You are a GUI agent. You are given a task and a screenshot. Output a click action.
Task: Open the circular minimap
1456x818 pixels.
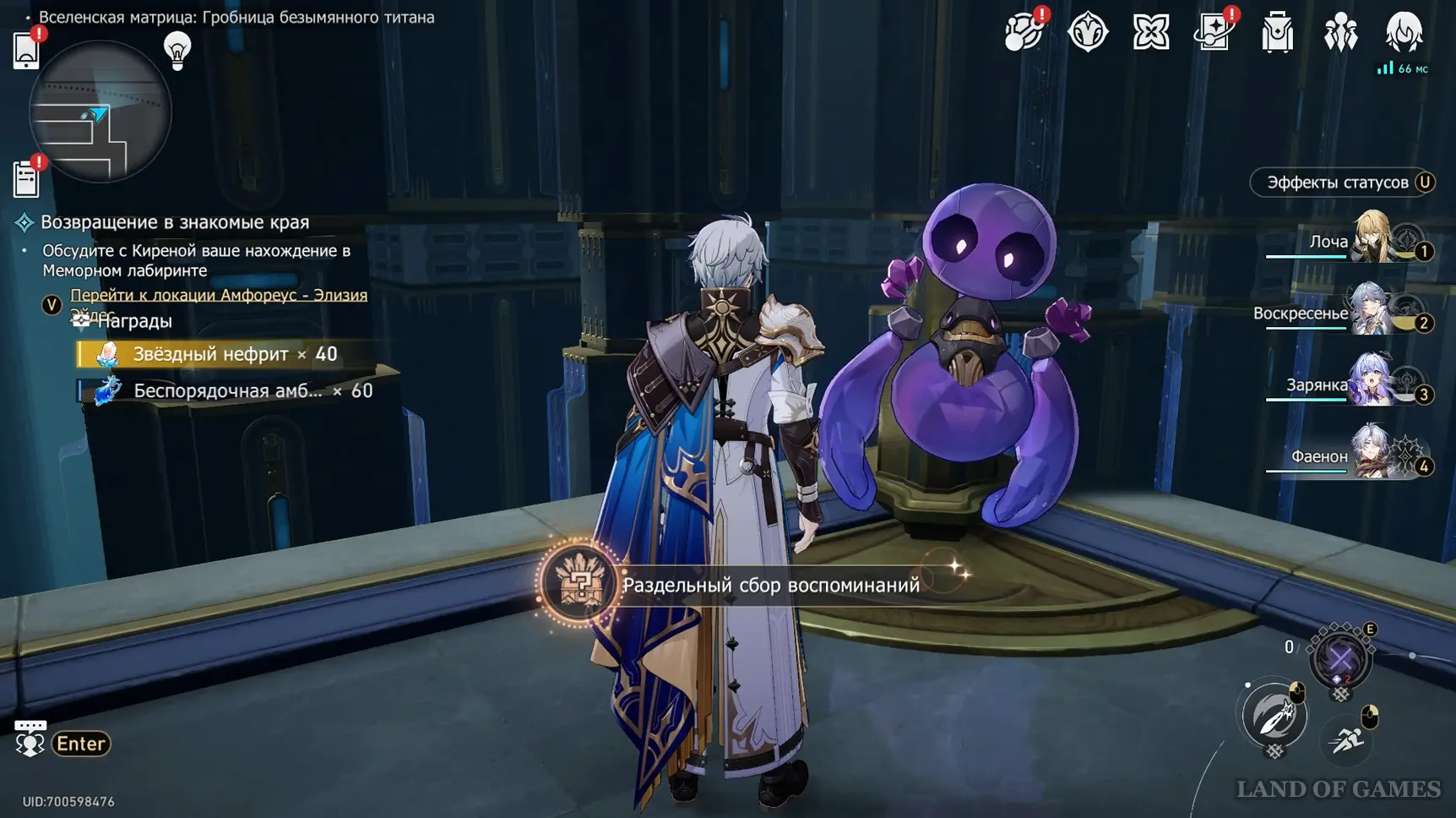point(100,112)
